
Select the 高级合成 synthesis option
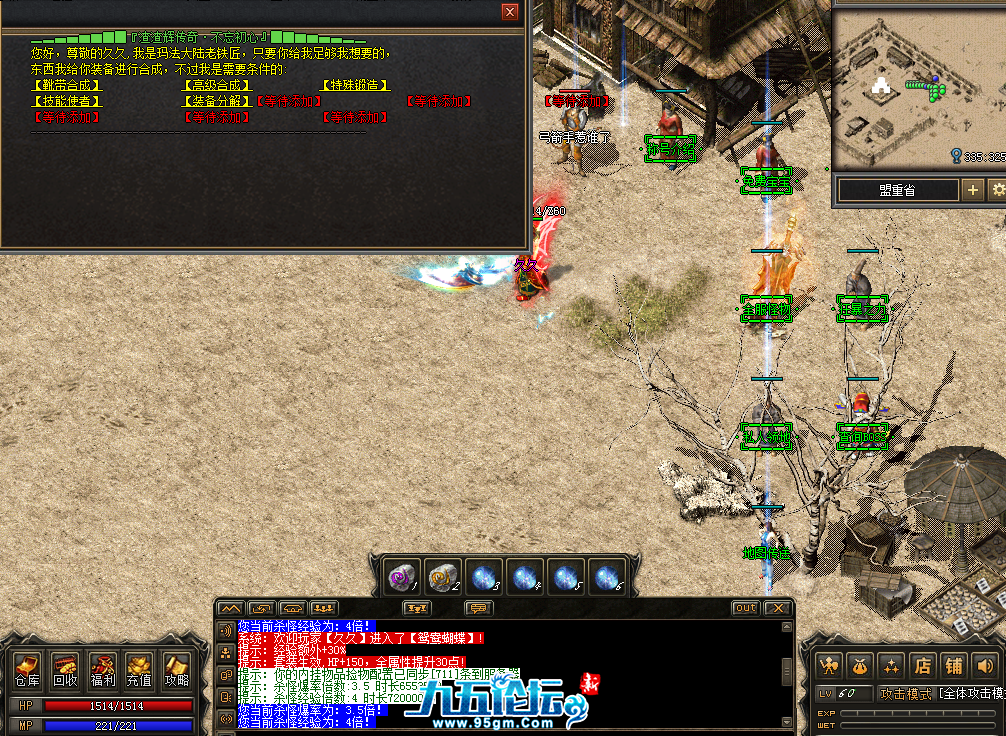point(216,86)
